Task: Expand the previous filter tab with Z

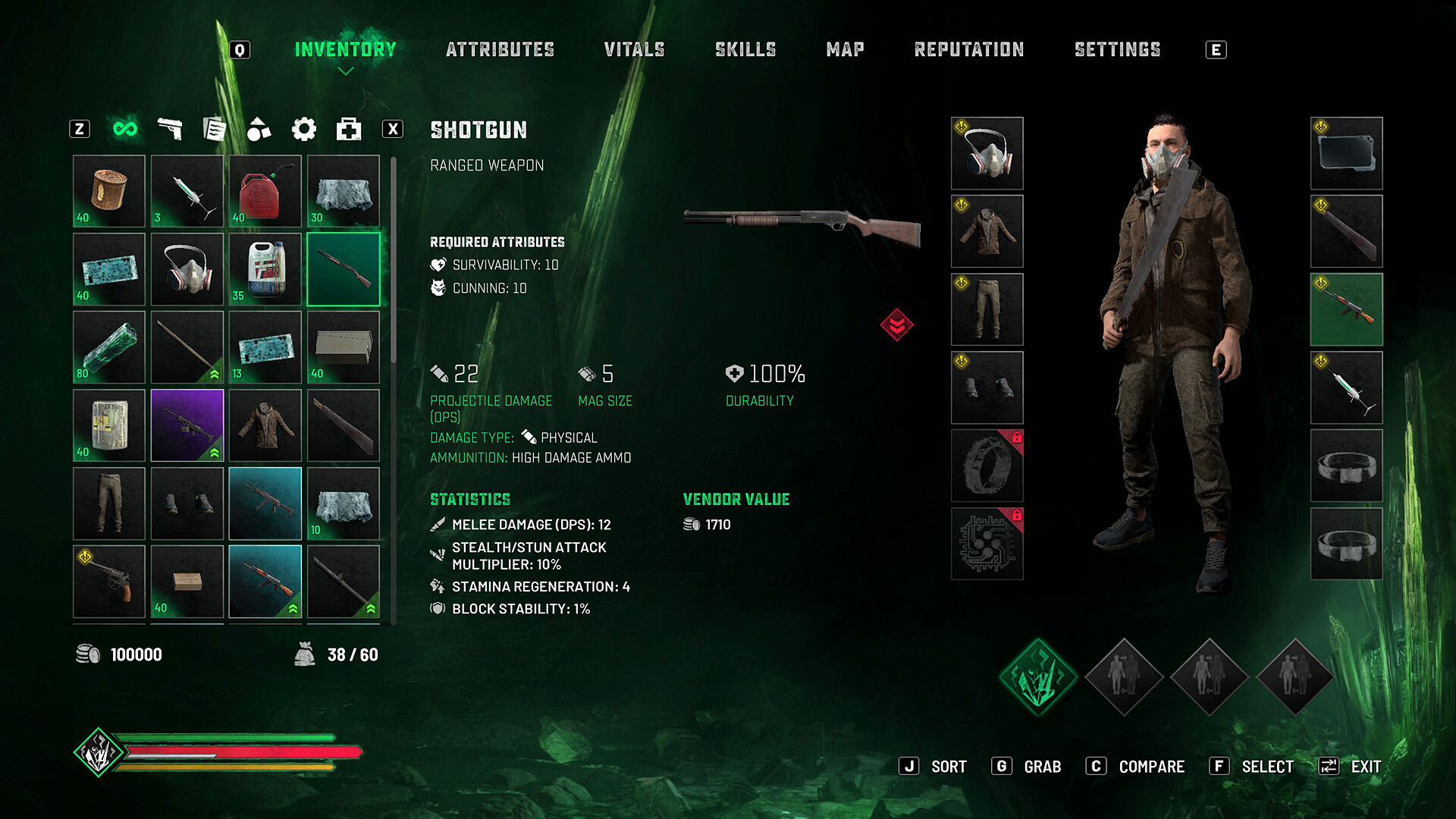Action: click(x=78, y=129)
